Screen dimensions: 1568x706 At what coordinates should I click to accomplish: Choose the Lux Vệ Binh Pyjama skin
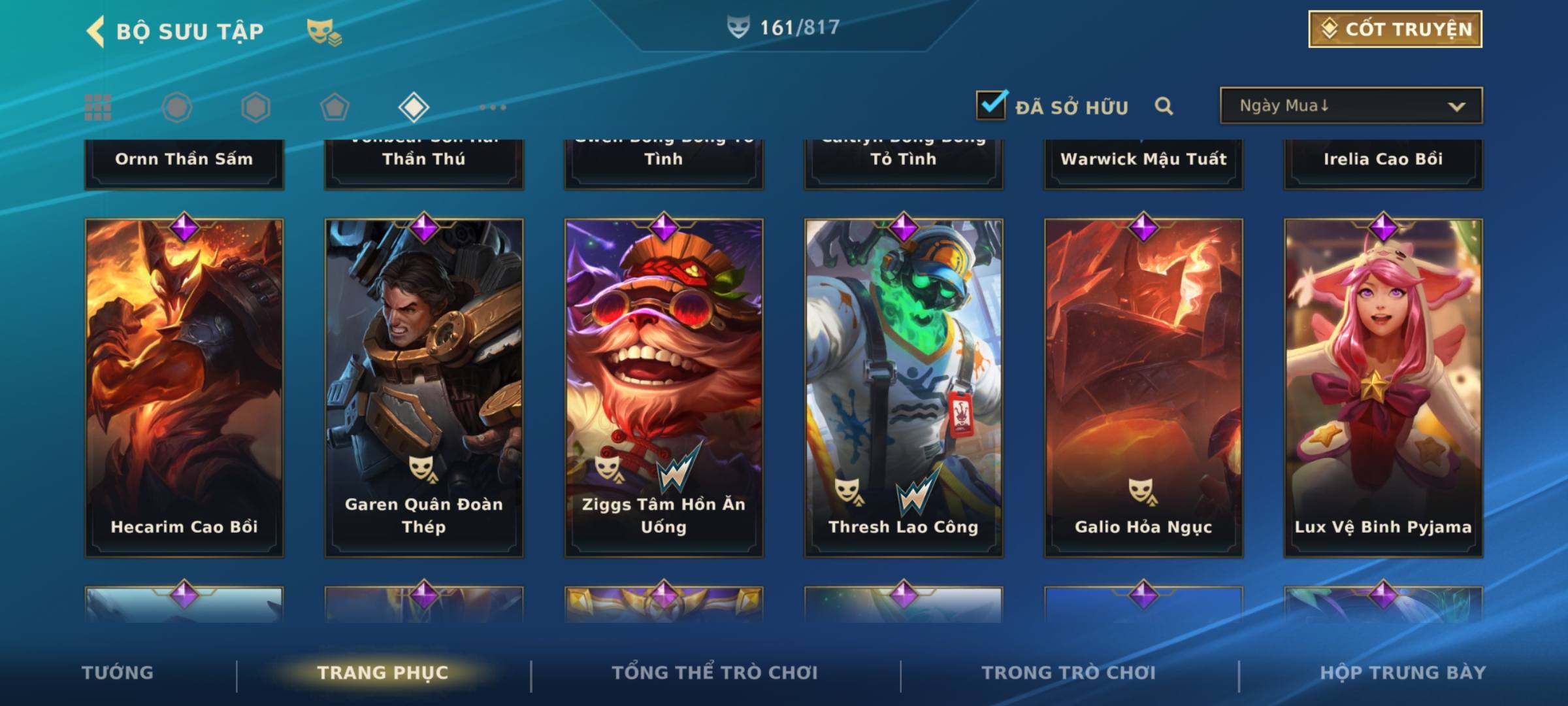1383,387
